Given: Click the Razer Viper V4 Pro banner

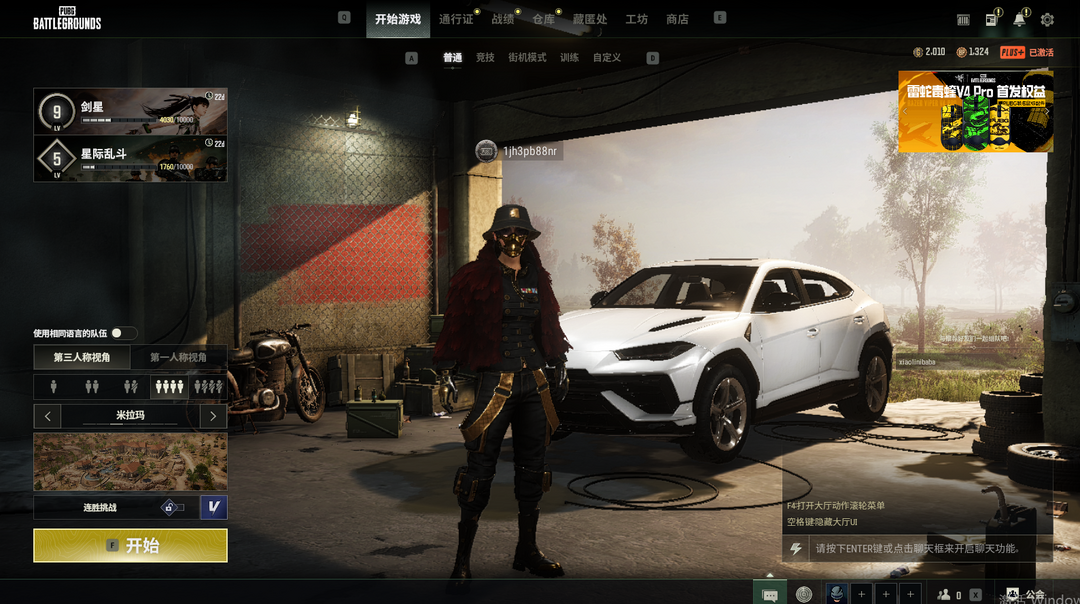Looking at the screenshot, I should pyautogui.click(x=975, y=111).
